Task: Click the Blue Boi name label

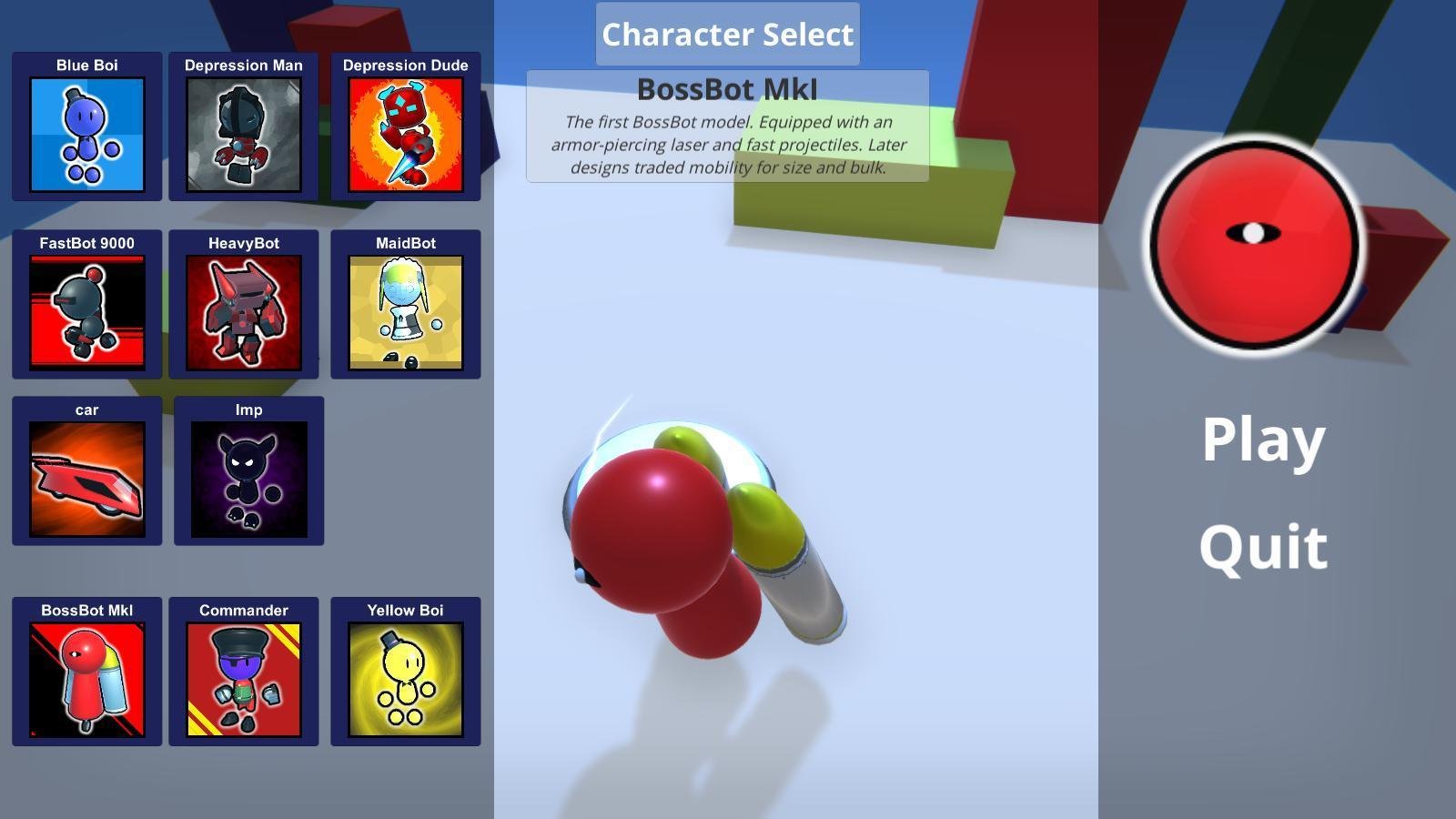Action: point(86,65)
